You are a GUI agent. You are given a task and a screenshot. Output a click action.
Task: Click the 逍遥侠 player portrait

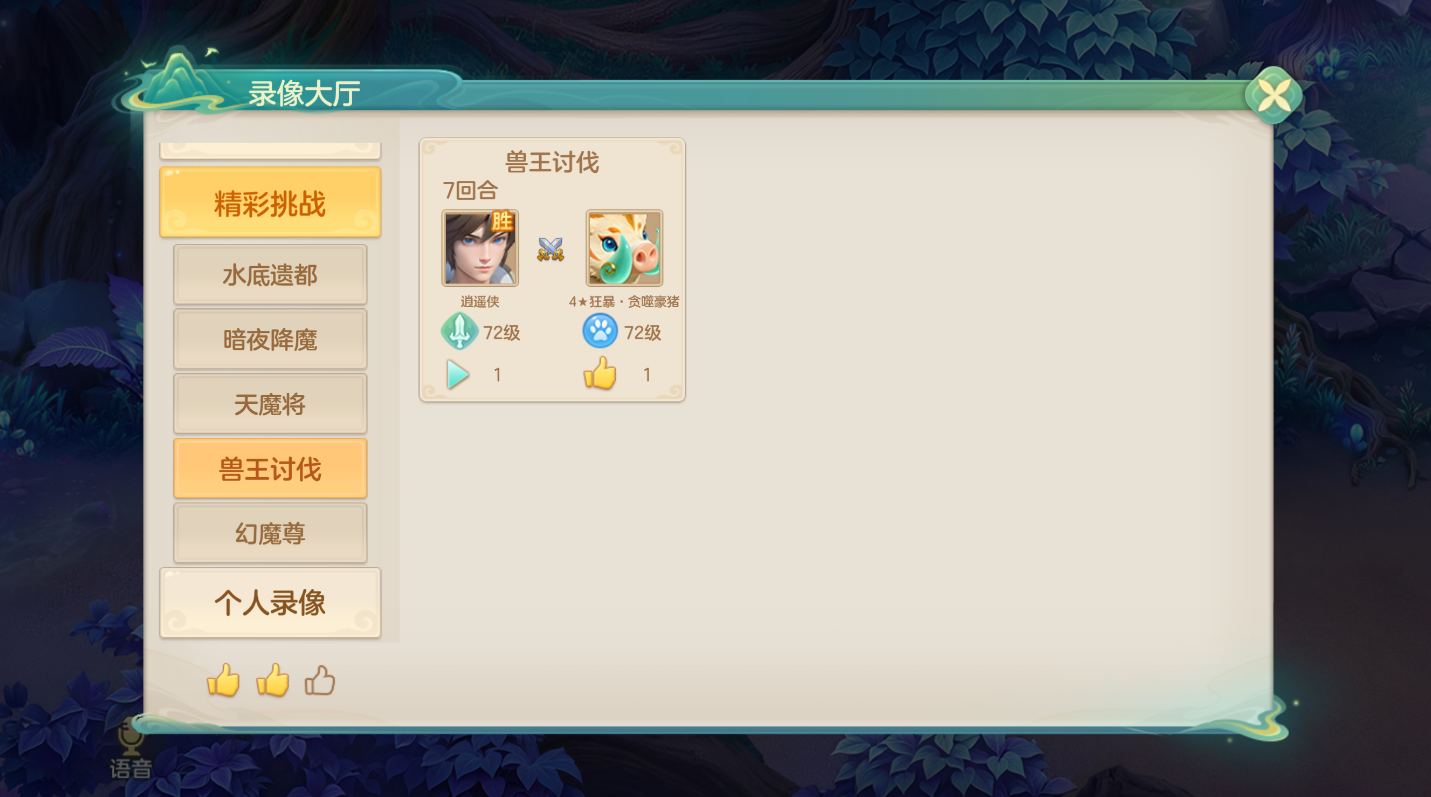pyautogui.click(x=478, y=248)
